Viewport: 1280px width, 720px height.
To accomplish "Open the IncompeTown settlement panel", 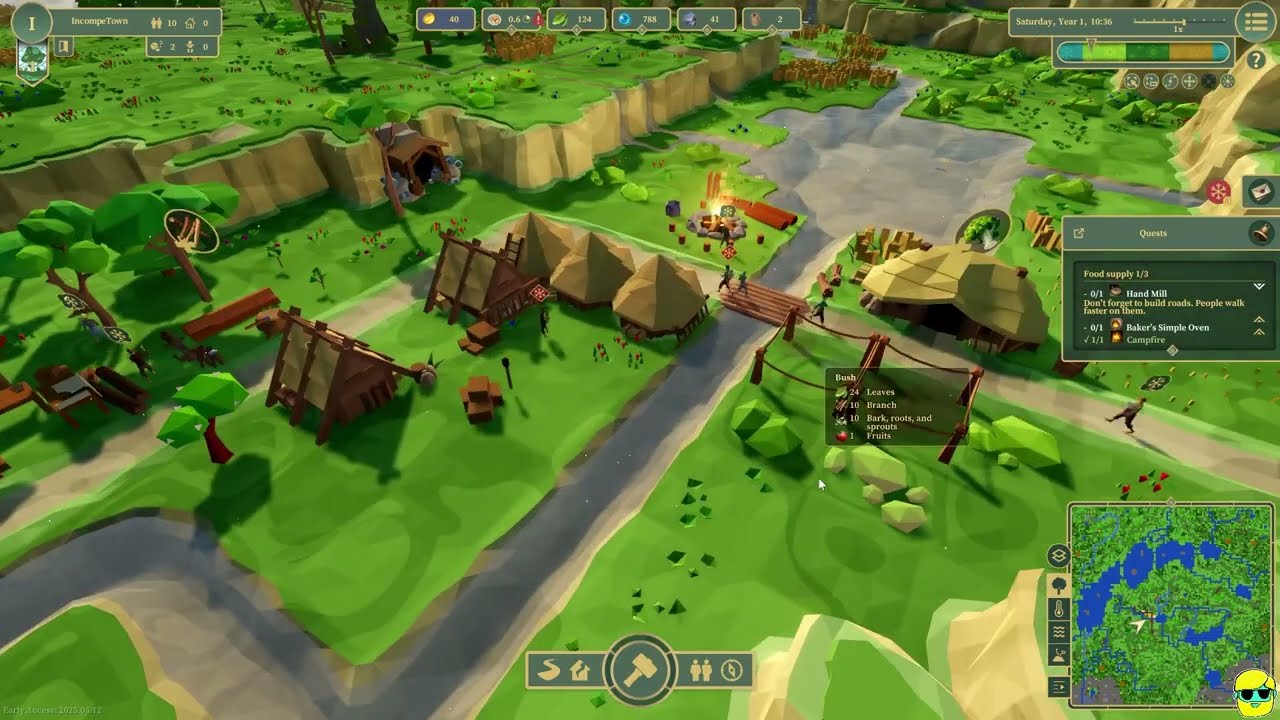I will 100,21.
